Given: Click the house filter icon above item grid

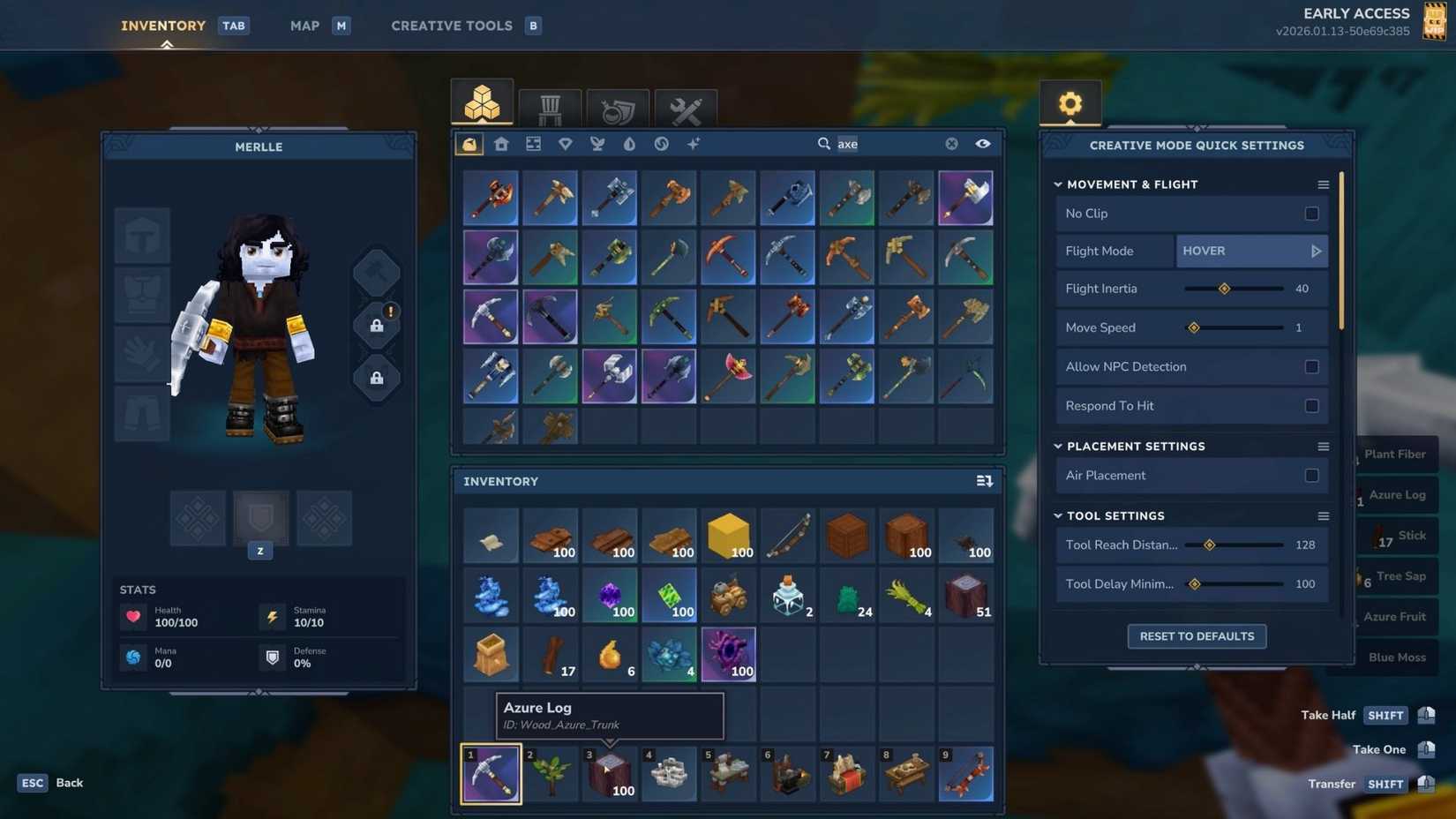Looking at the screenshot, I should (x=501, y=143).
